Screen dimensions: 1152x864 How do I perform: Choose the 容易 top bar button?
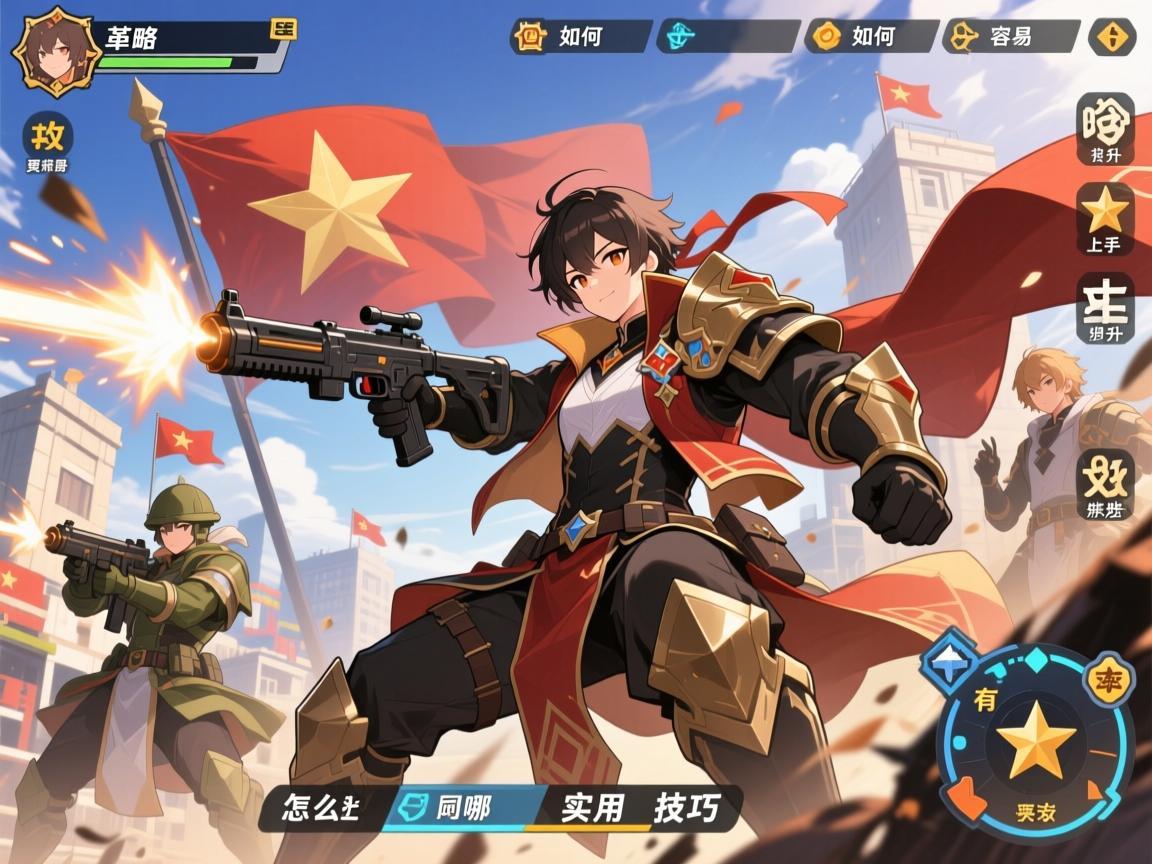[x=1010, y=37]
